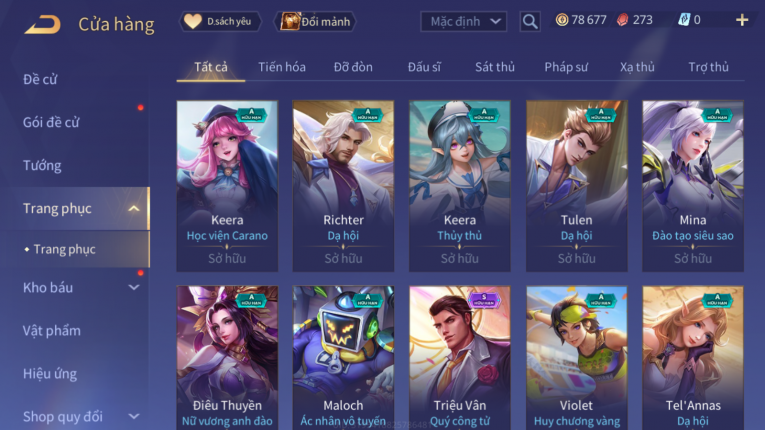765x430 pixels.
Task: Switch to the Tiến hóa tab
Action: [282, 67]
